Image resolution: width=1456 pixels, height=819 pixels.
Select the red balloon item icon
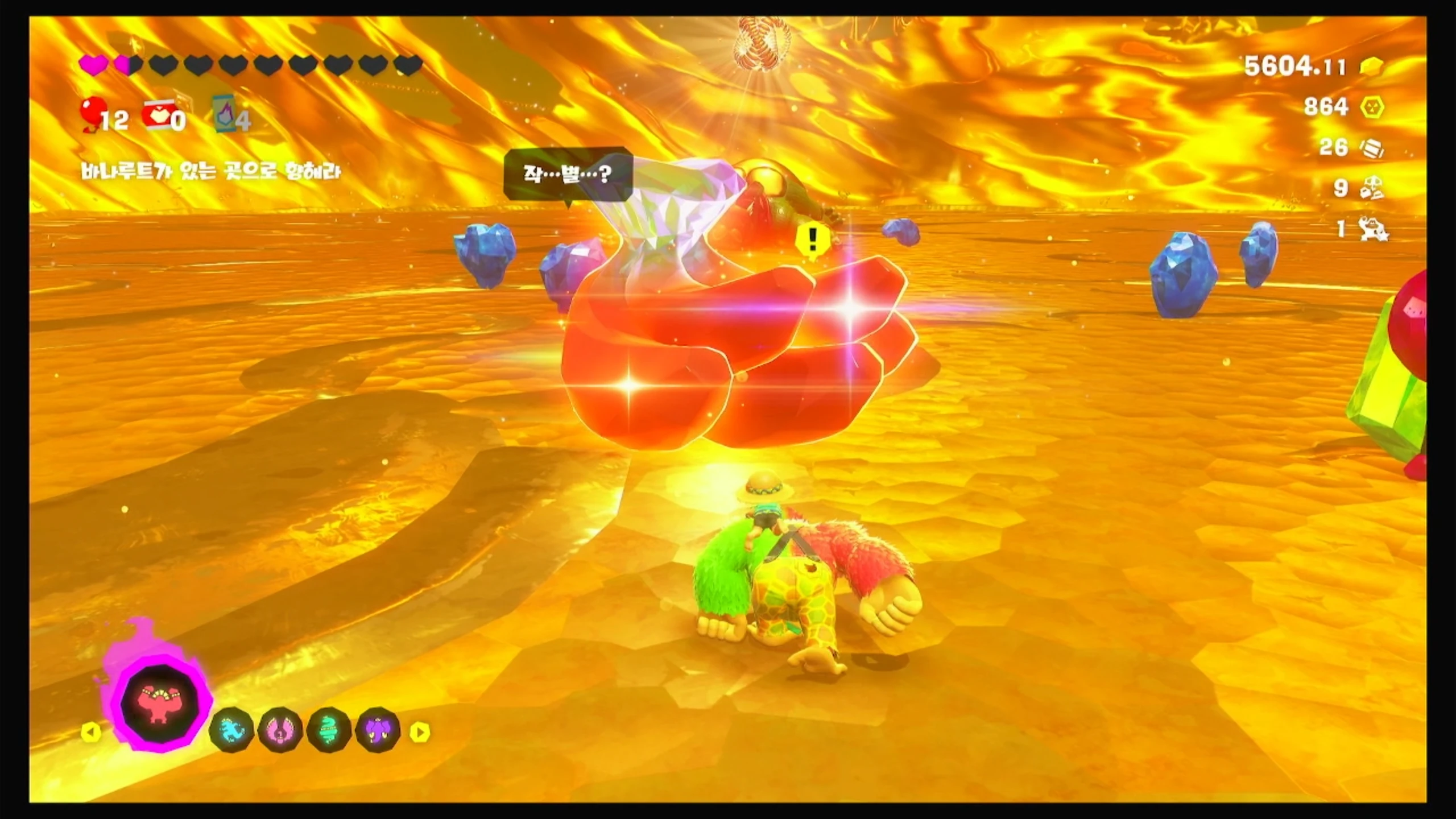[x=94, y=113]
